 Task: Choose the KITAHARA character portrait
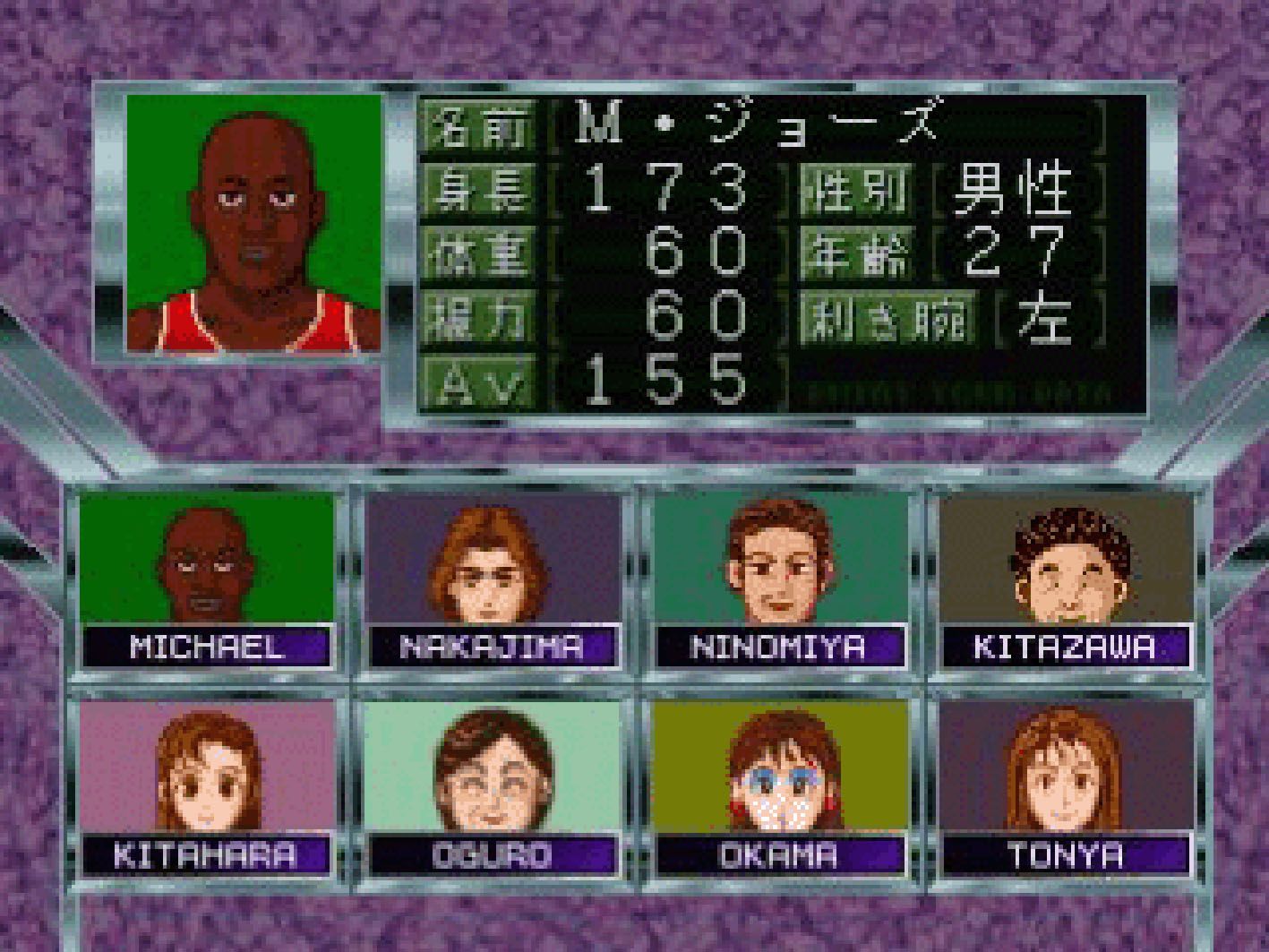206,786
